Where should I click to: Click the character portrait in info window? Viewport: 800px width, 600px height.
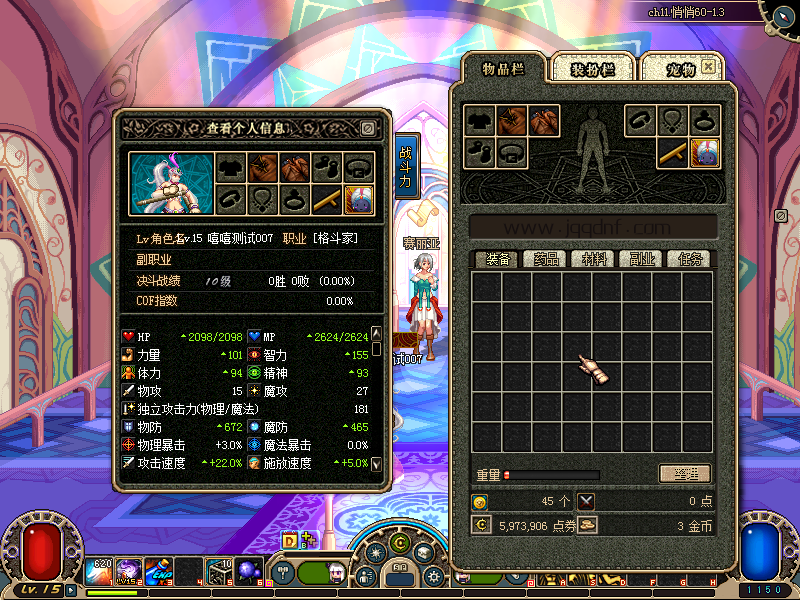[x=170, y=183]
